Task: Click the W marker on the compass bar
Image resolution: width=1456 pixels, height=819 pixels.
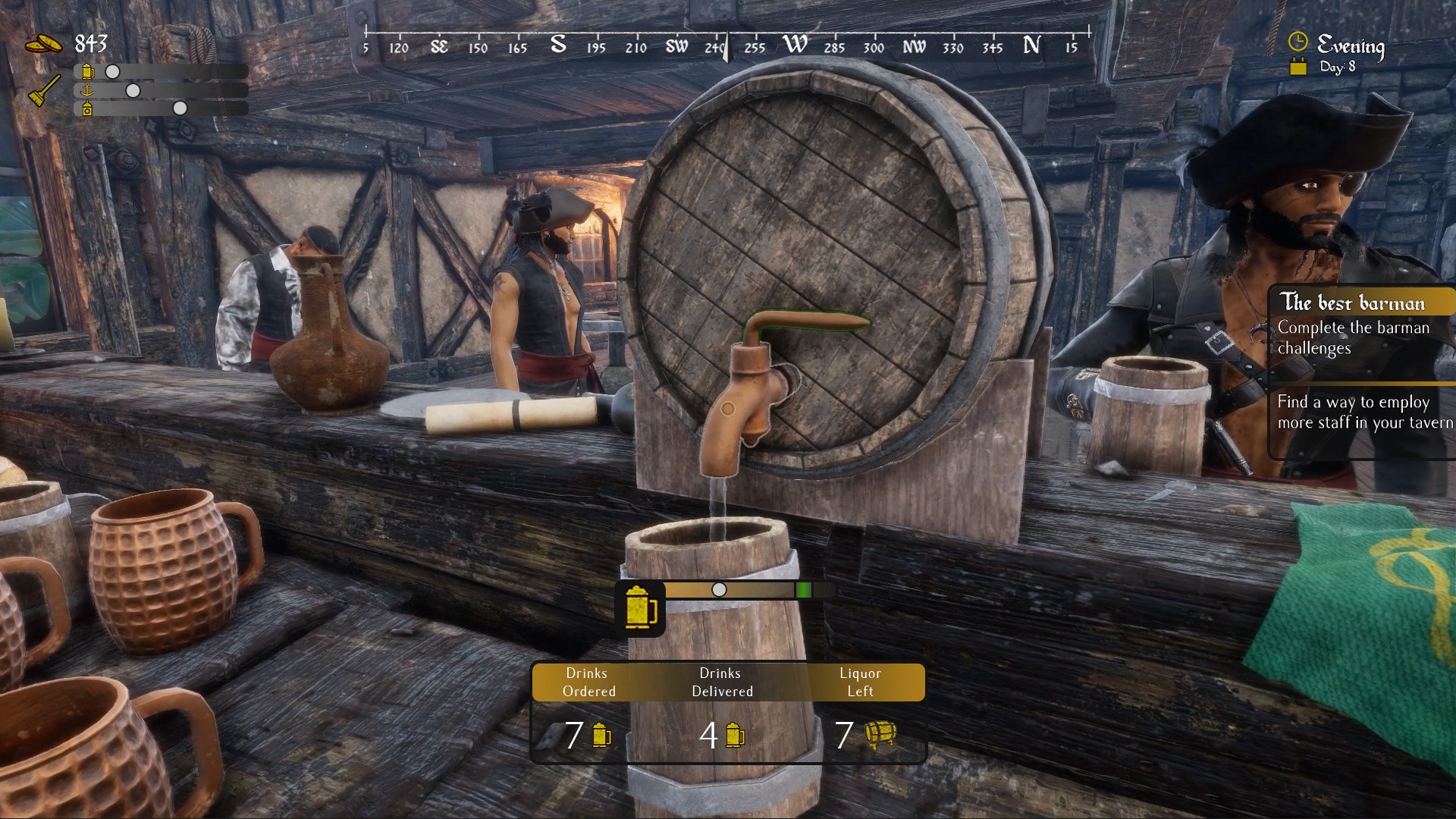Action: [x=796, y=44]
